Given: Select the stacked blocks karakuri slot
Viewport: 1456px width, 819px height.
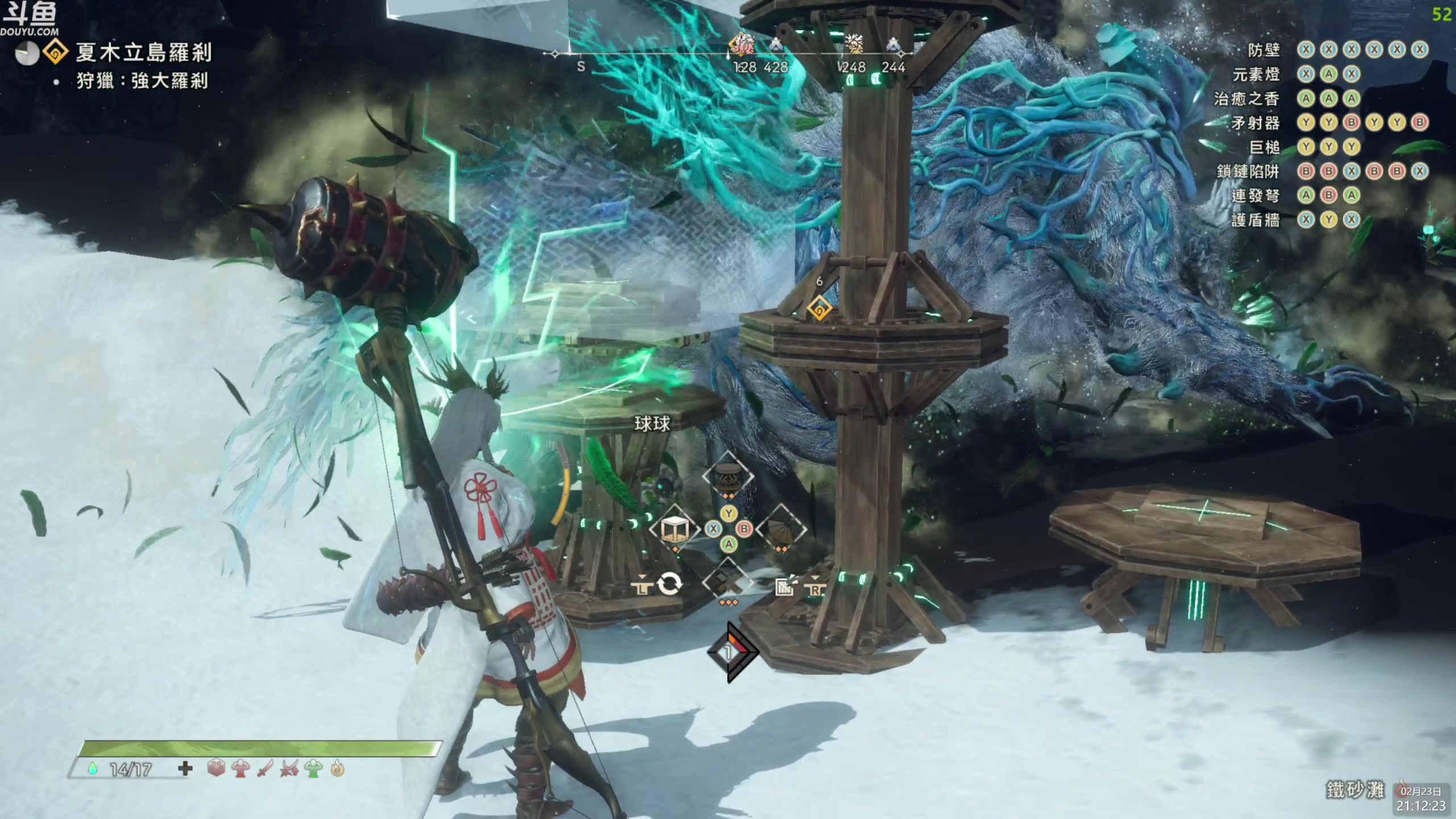Looking at the screenshot, I should coord(728,582).
